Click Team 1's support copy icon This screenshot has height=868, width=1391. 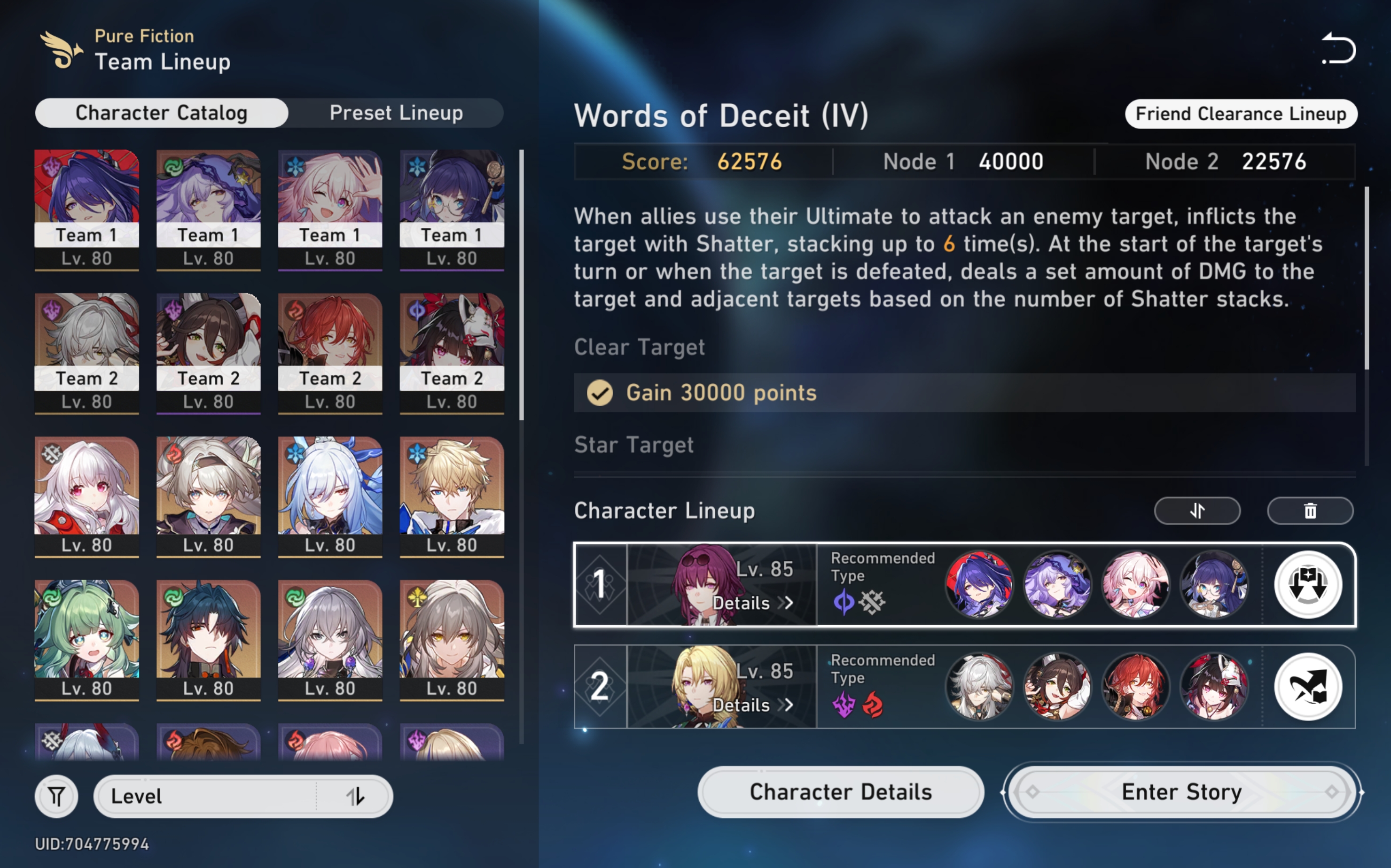click(1308, 584)
